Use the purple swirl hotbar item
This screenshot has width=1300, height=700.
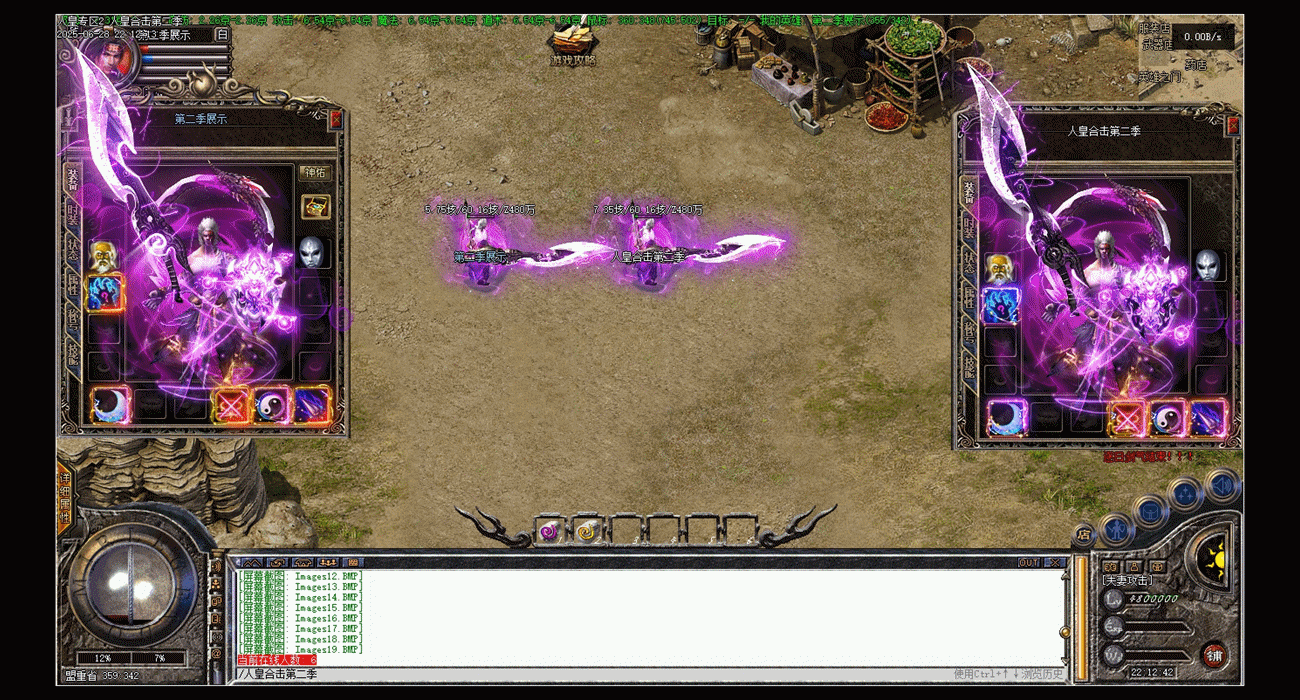tap(550, 531)
